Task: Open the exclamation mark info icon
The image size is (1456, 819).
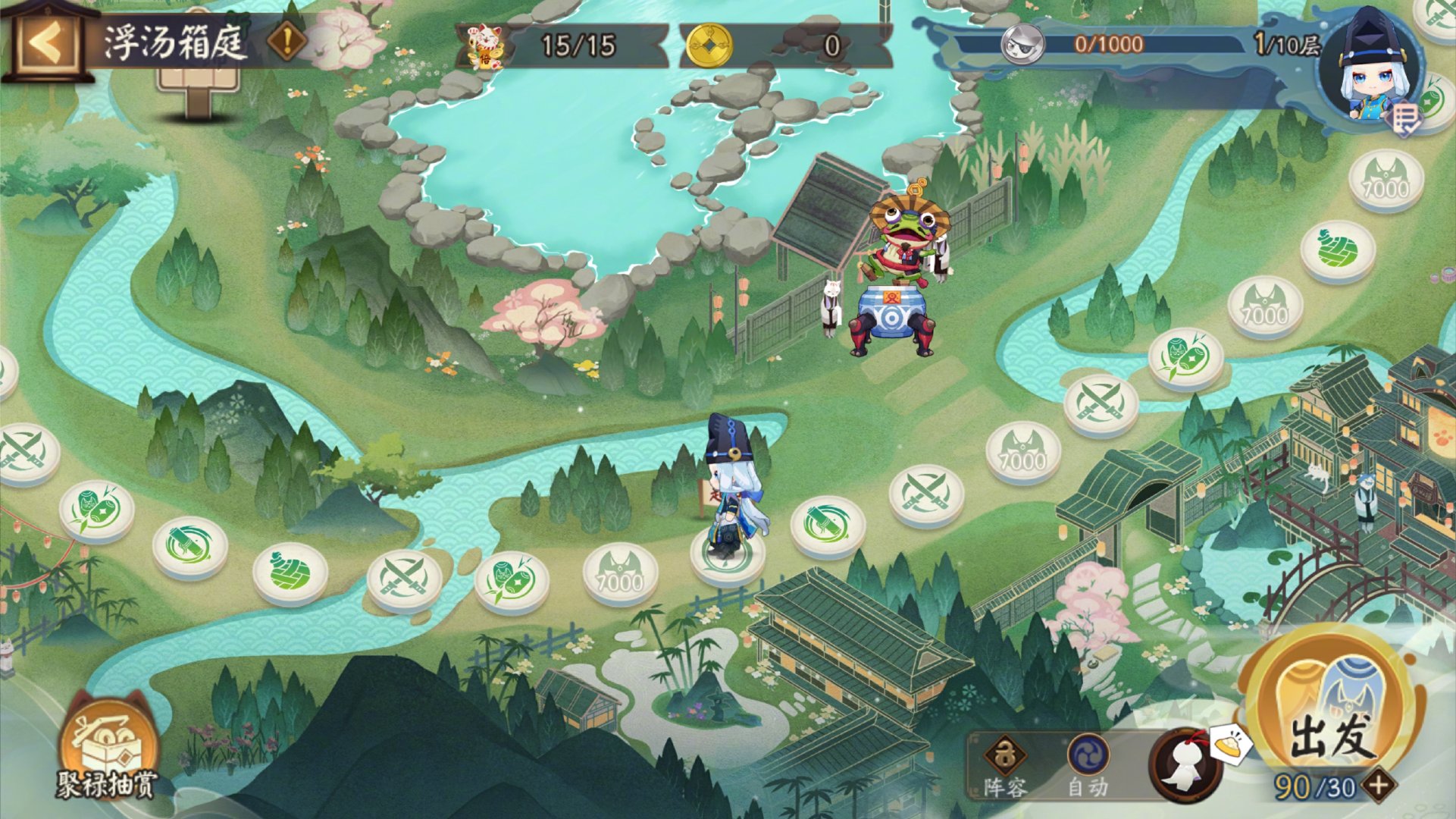Action: point(287,42)
